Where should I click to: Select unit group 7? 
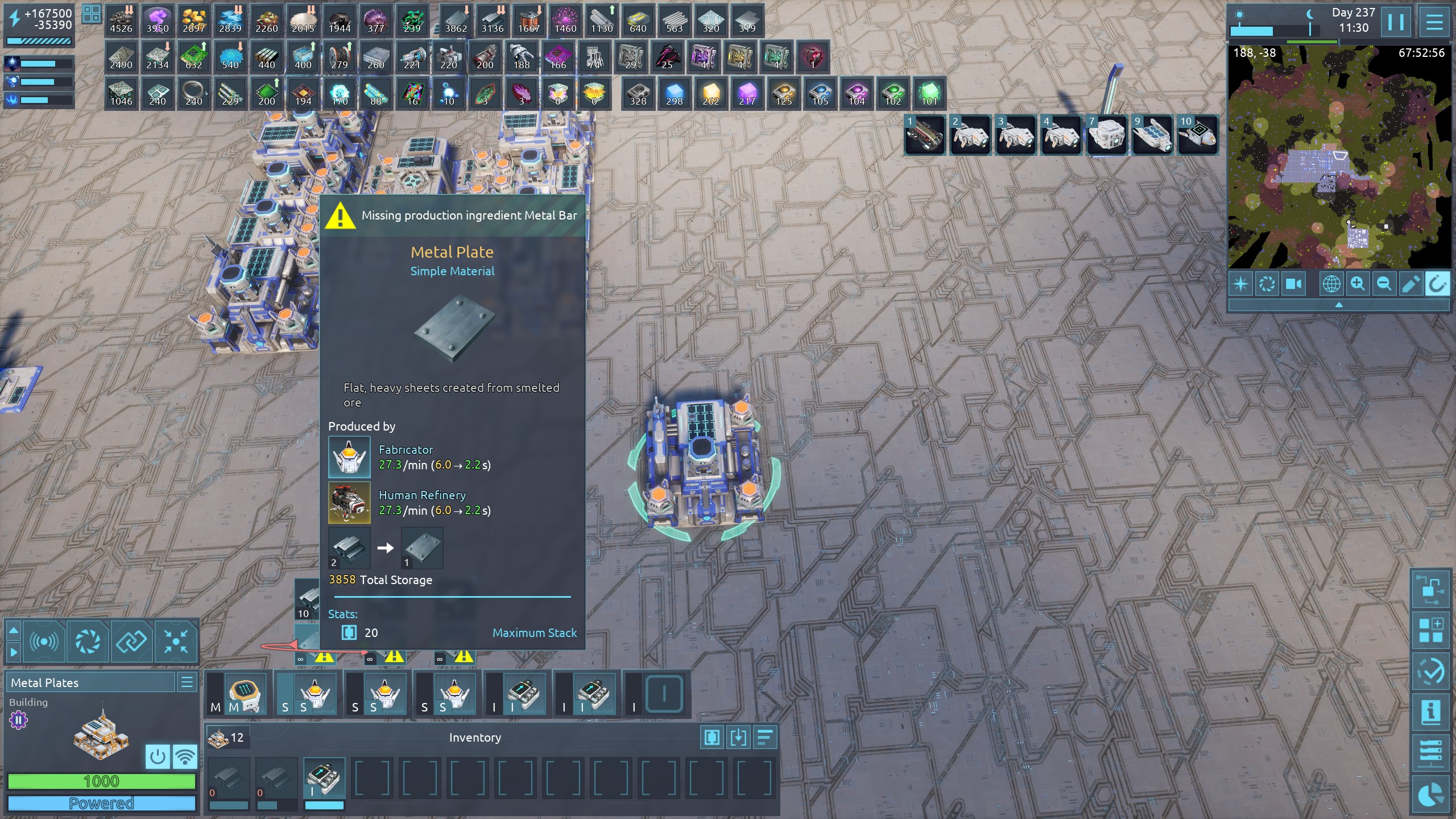click(x=1106, y=135)
